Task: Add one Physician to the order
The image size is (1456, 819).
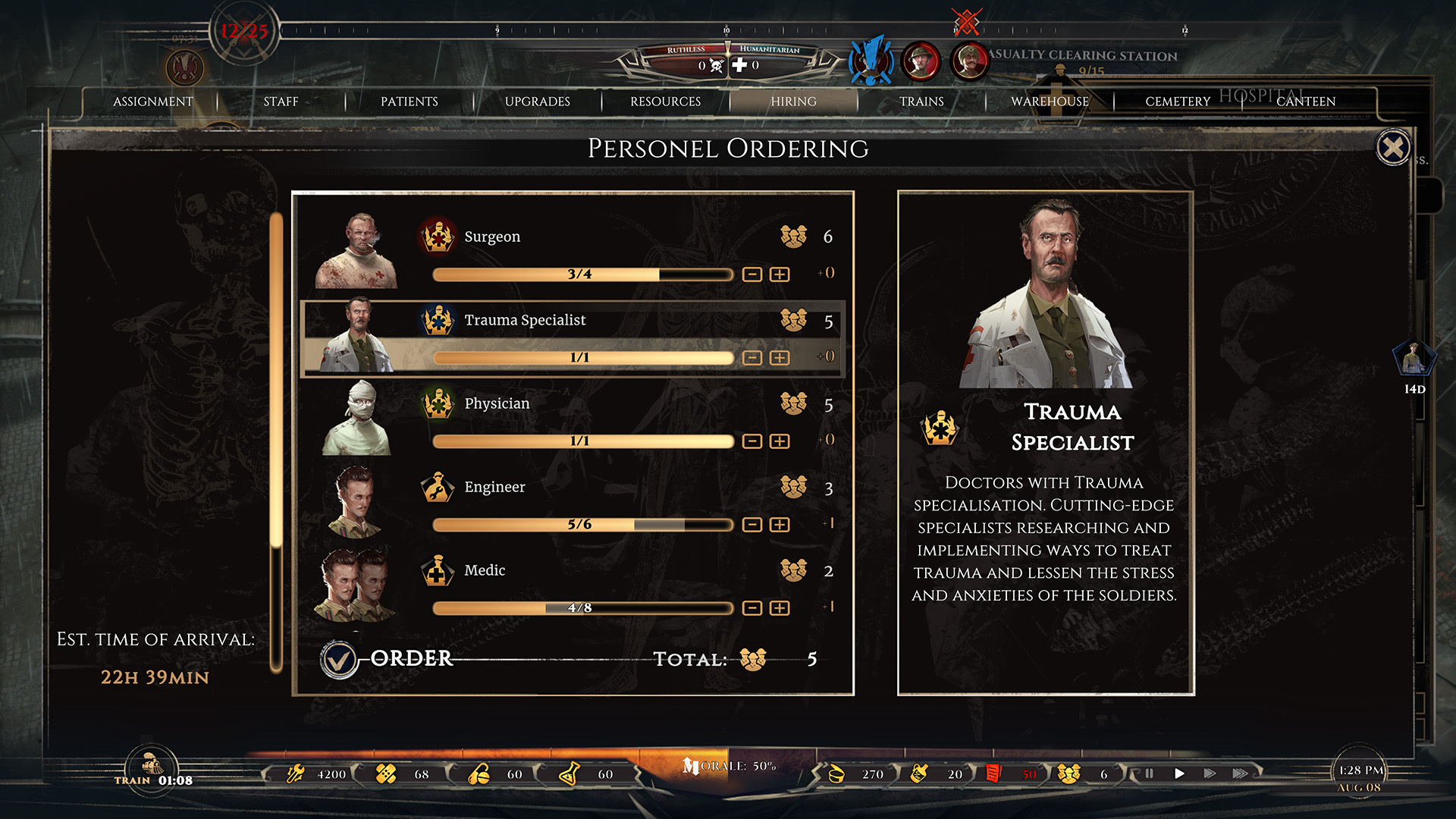Action: click(x=780, y=441)
